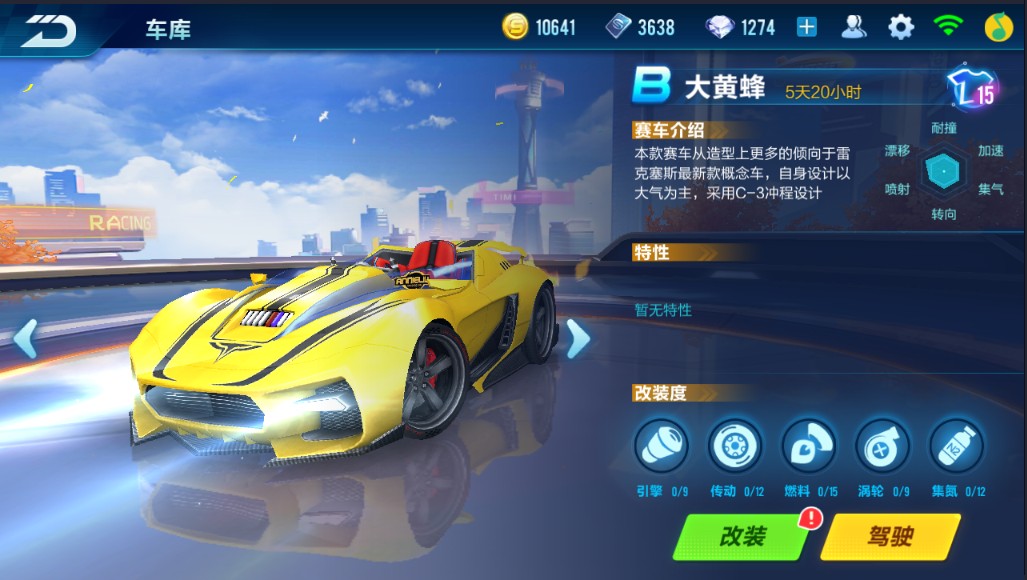Show the next car with right arrow
Screen dimensions: 1027x580
click(577, 339)
